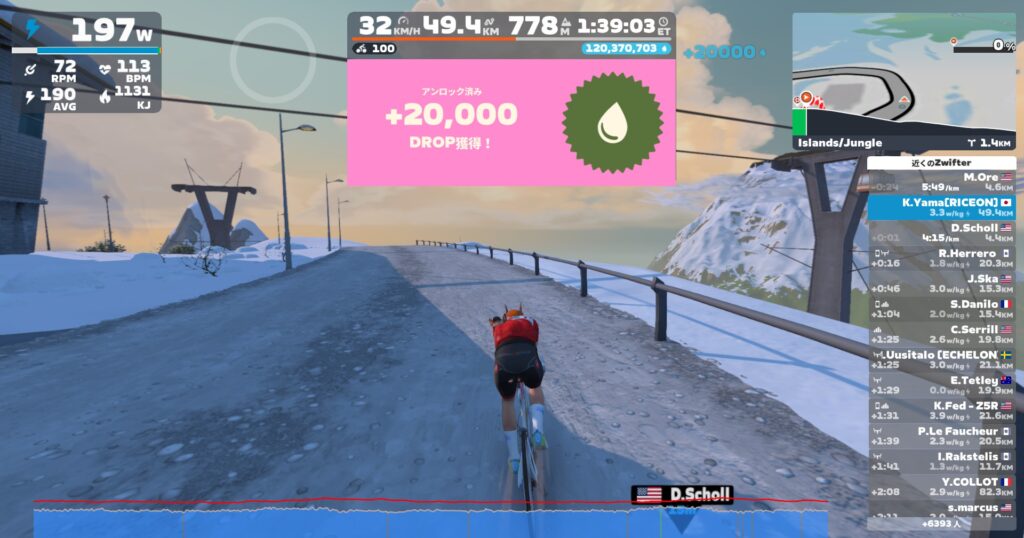Image resolution: width=1024 pixels, height=538 pixels.
Task: Select Y.COLLOT in the rider list
Action: tap(942, 487)
